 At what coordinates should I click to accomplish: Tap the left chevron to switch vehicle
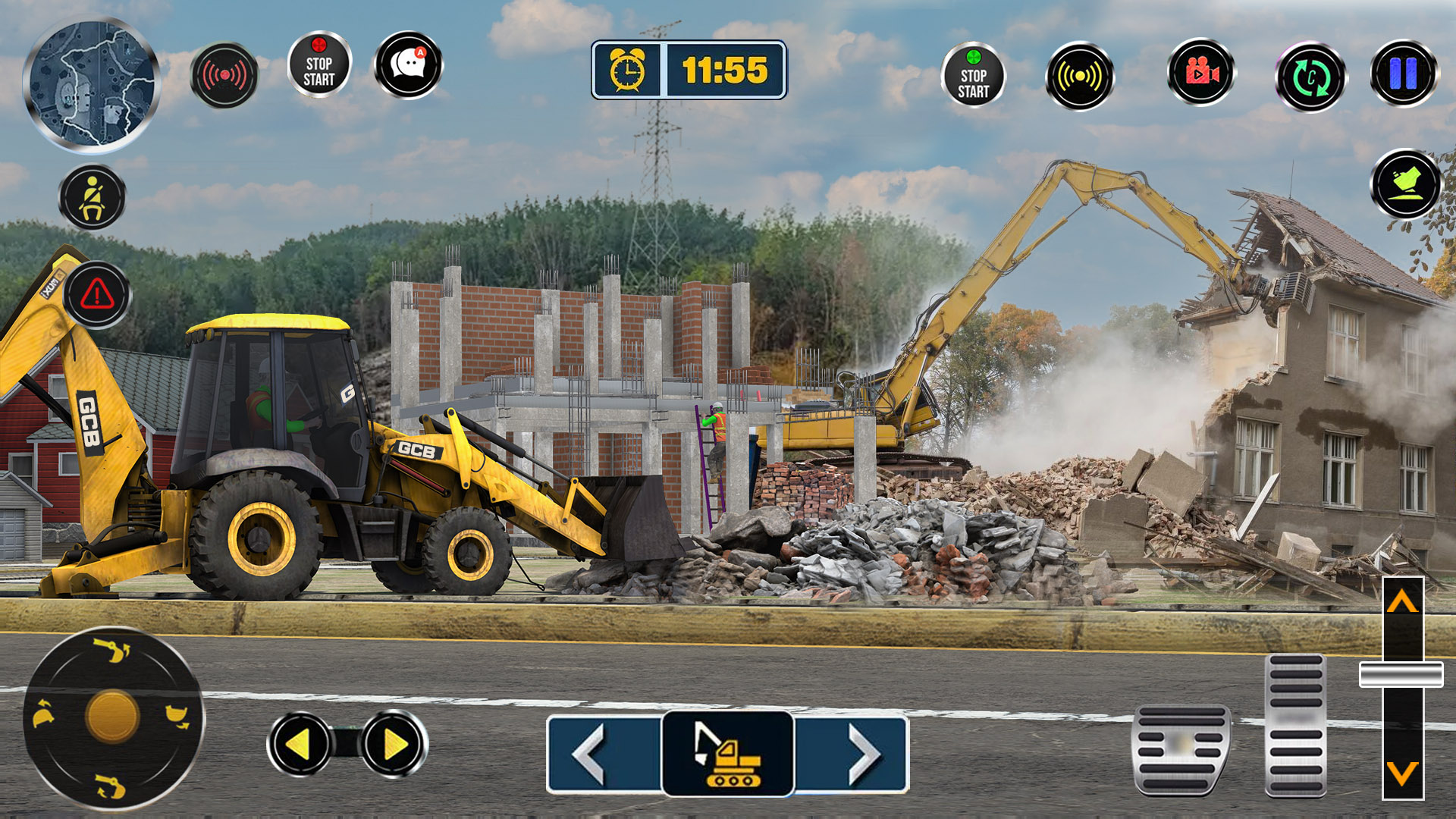[x=591, y=753]
